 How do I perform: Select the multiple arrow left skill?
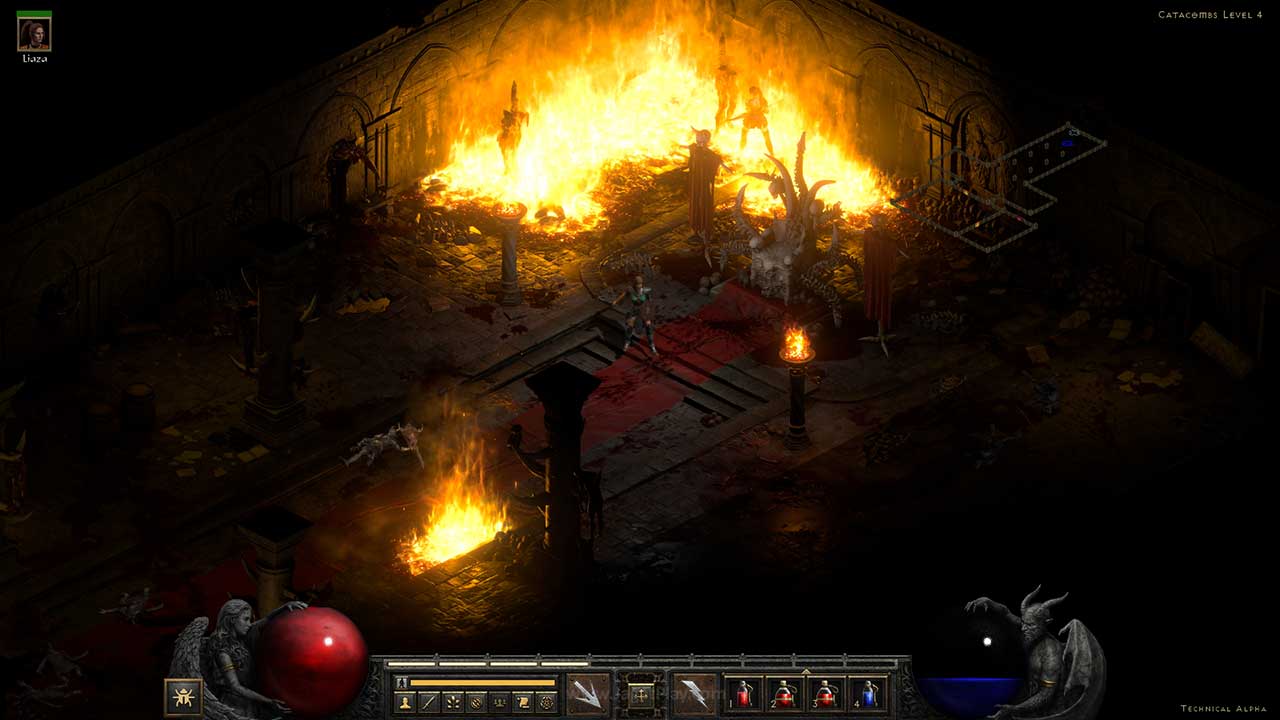tap(588, 693)
